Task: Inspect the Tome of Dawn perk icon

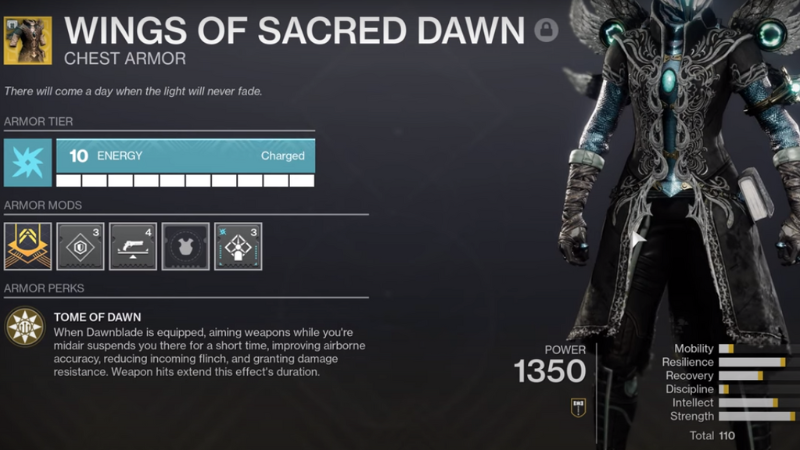Action: tap(23, 326)
